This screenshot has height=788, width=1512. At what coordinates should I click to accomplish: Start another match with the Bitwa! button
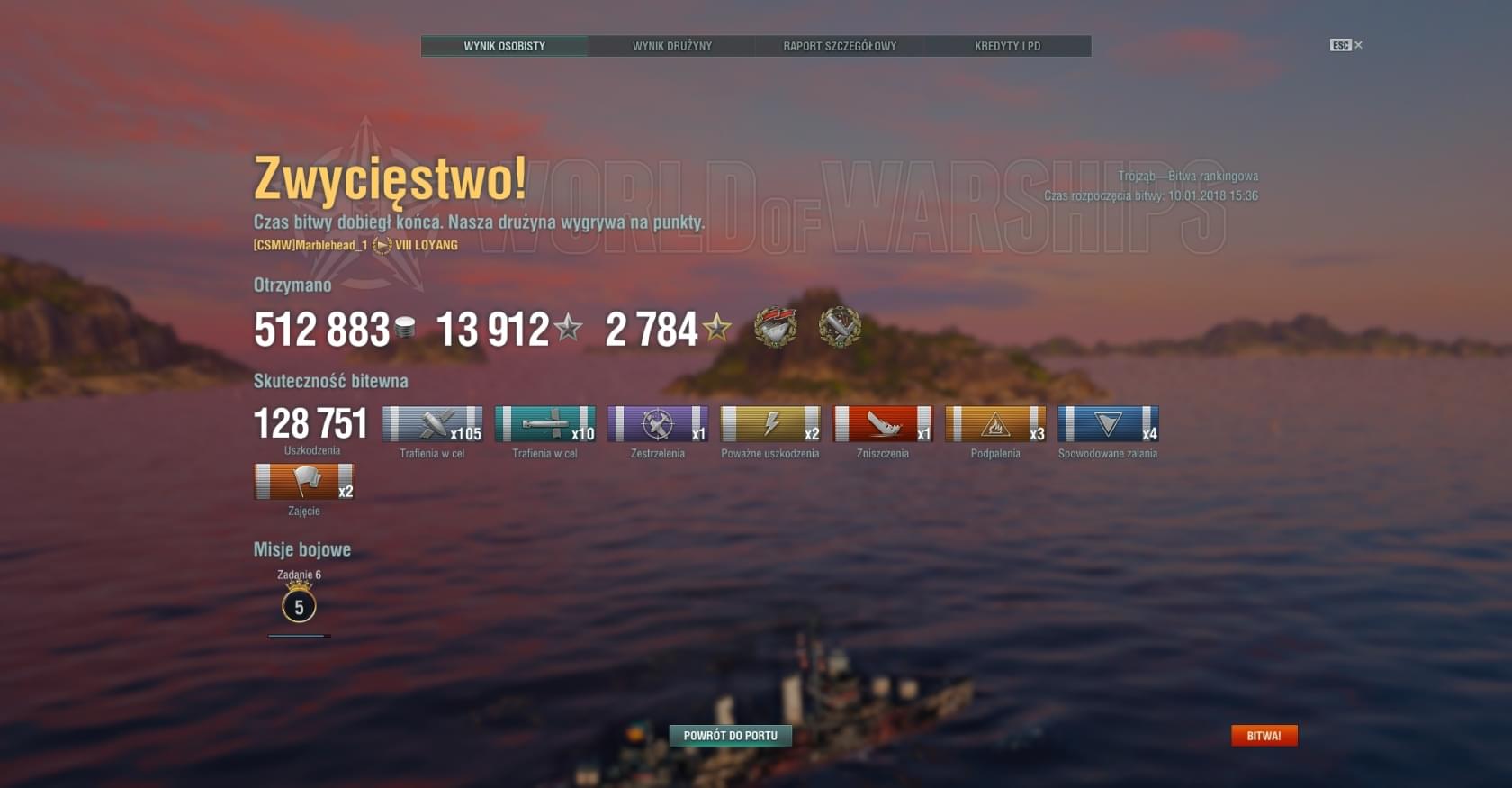1264,736
